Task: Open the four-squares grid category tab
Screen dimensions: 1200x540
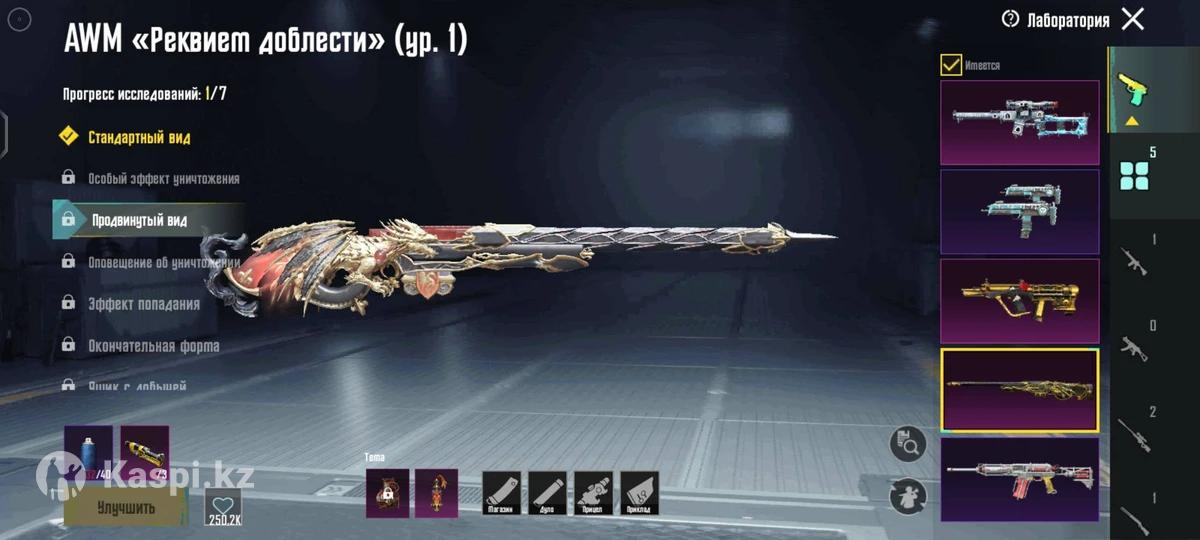Action: tap(1135, 175)
